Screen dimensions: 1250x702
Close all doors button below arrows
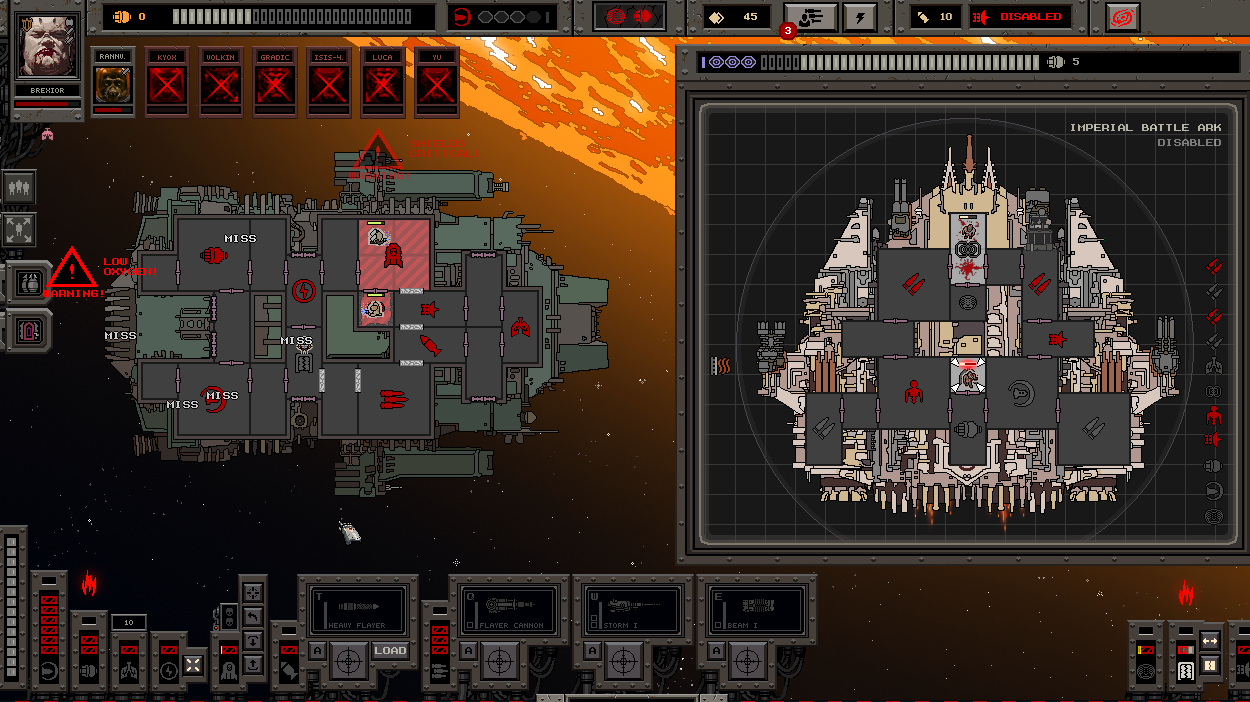pos(1209,666)
